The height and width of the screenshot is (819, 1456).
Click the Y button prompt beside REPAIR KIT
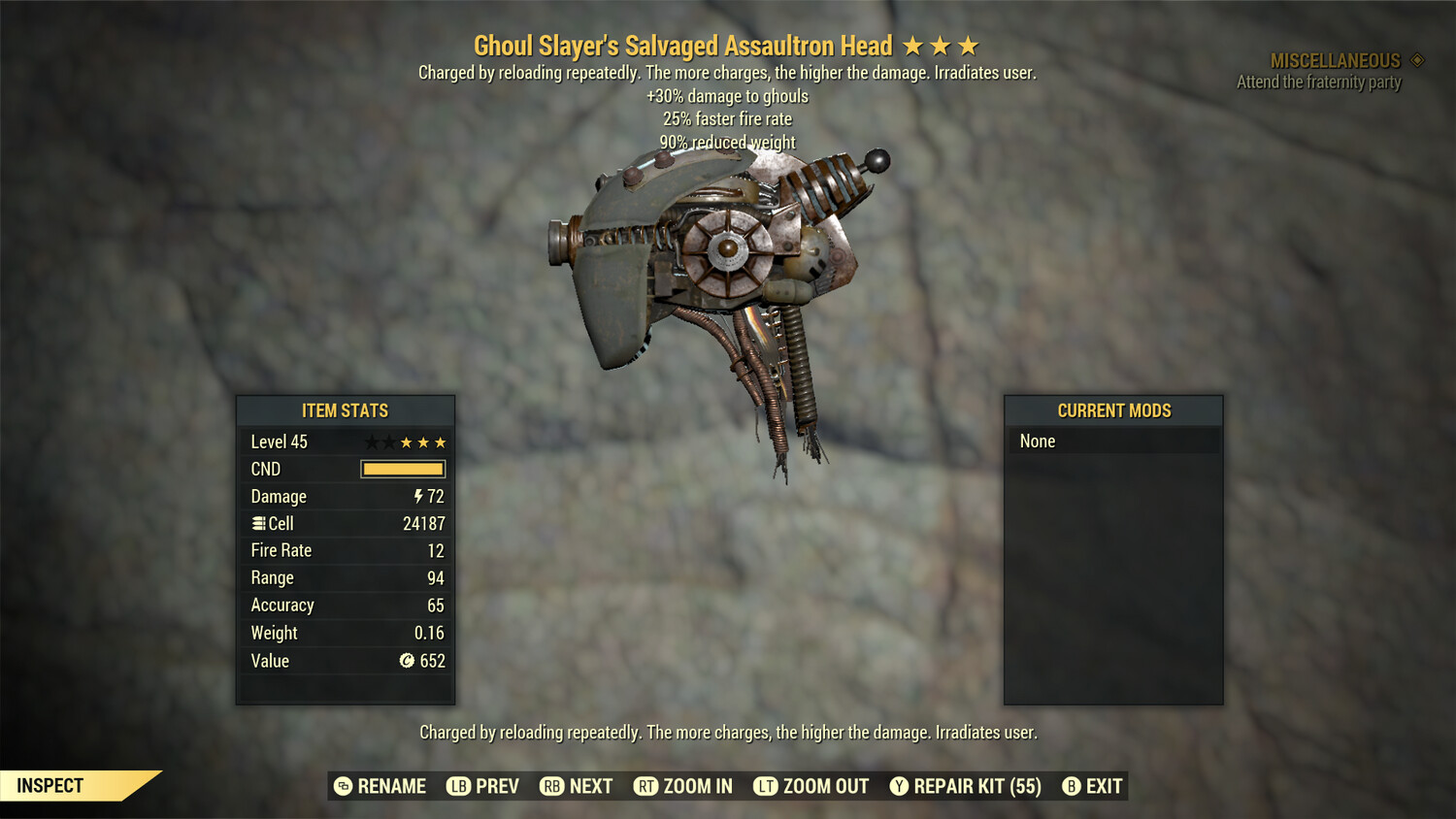tap(899, 786)
